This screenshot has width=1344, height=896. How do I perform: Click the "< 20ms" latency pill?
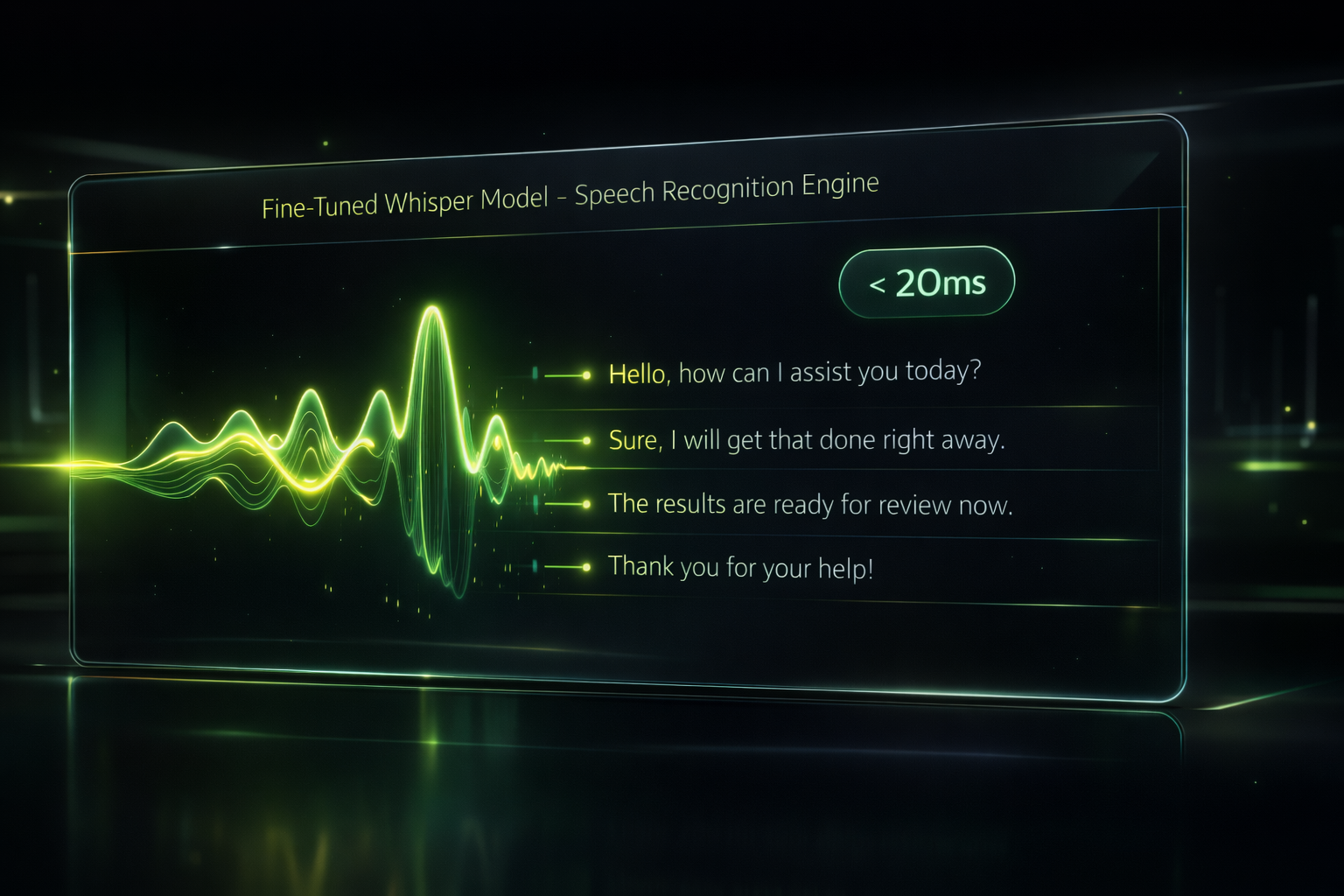coord(927,283)
